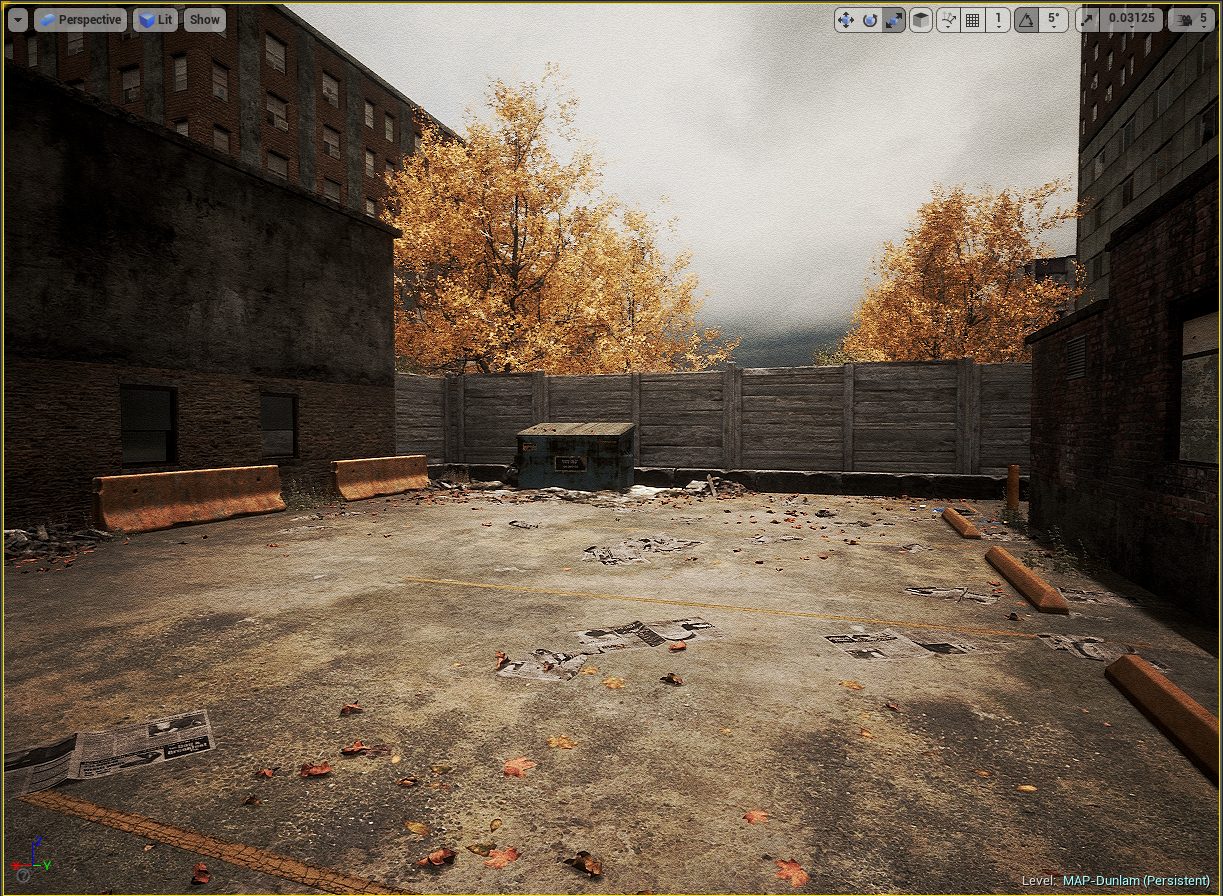Toggle surface snapping options

[x=948, y=19]
